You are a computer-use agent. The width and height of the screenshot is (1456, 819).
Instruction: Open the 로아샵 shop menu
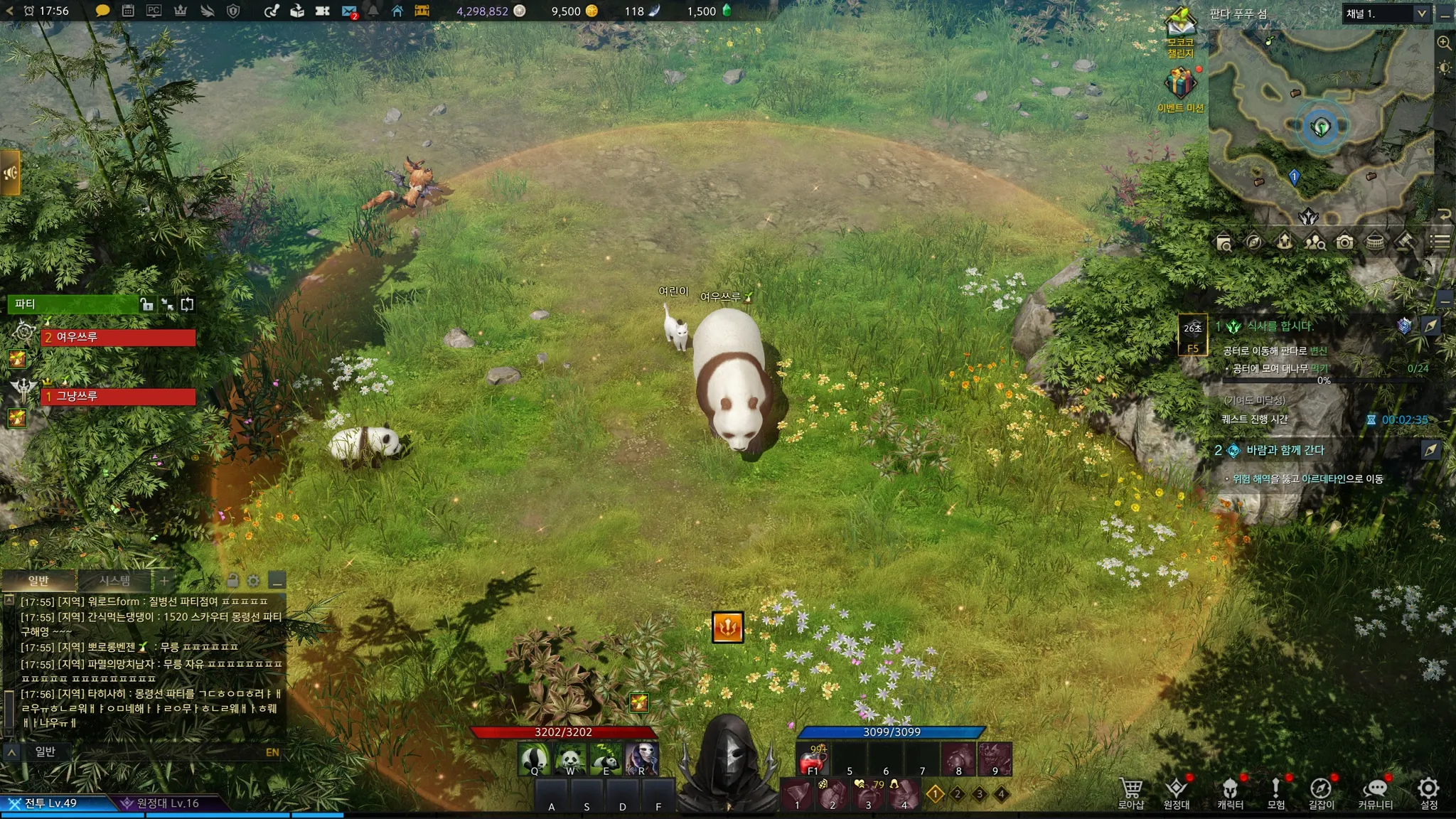click(1130, 792)
